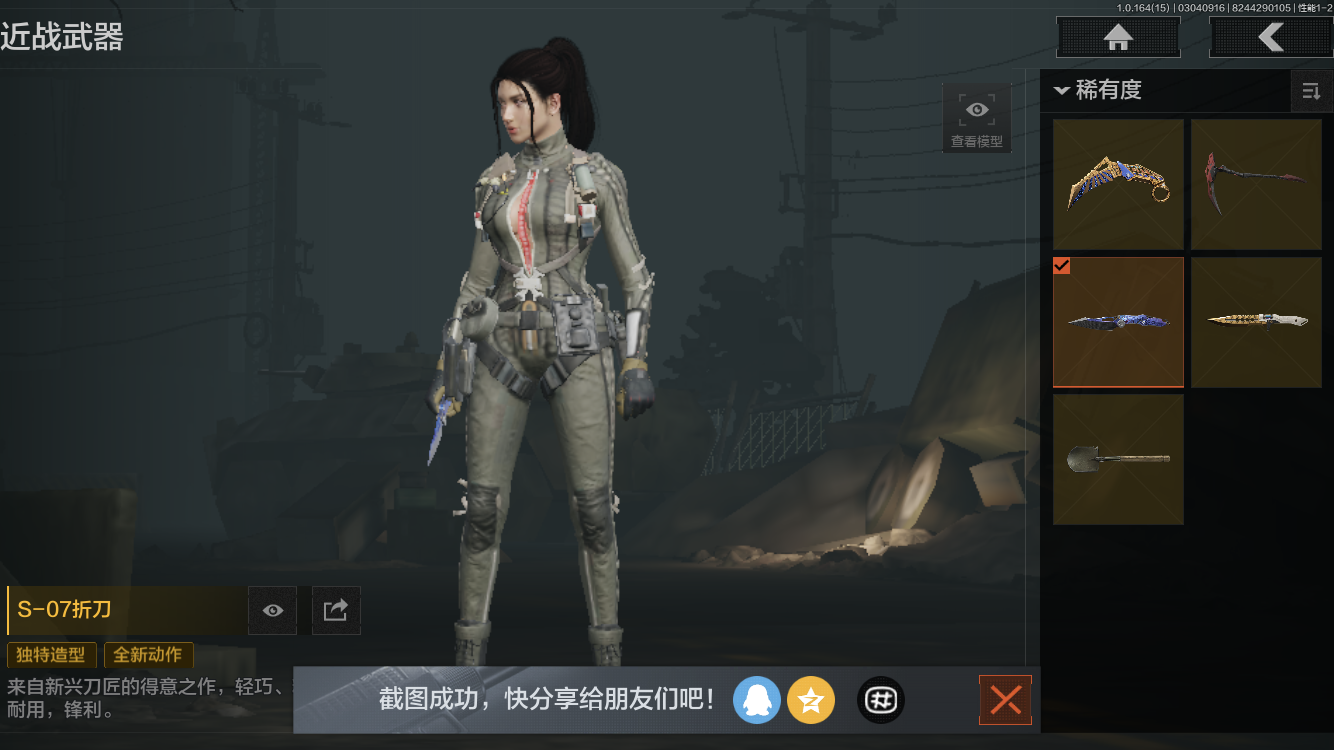Select the red scythe weapon thumbnail

click(1256, 184)
